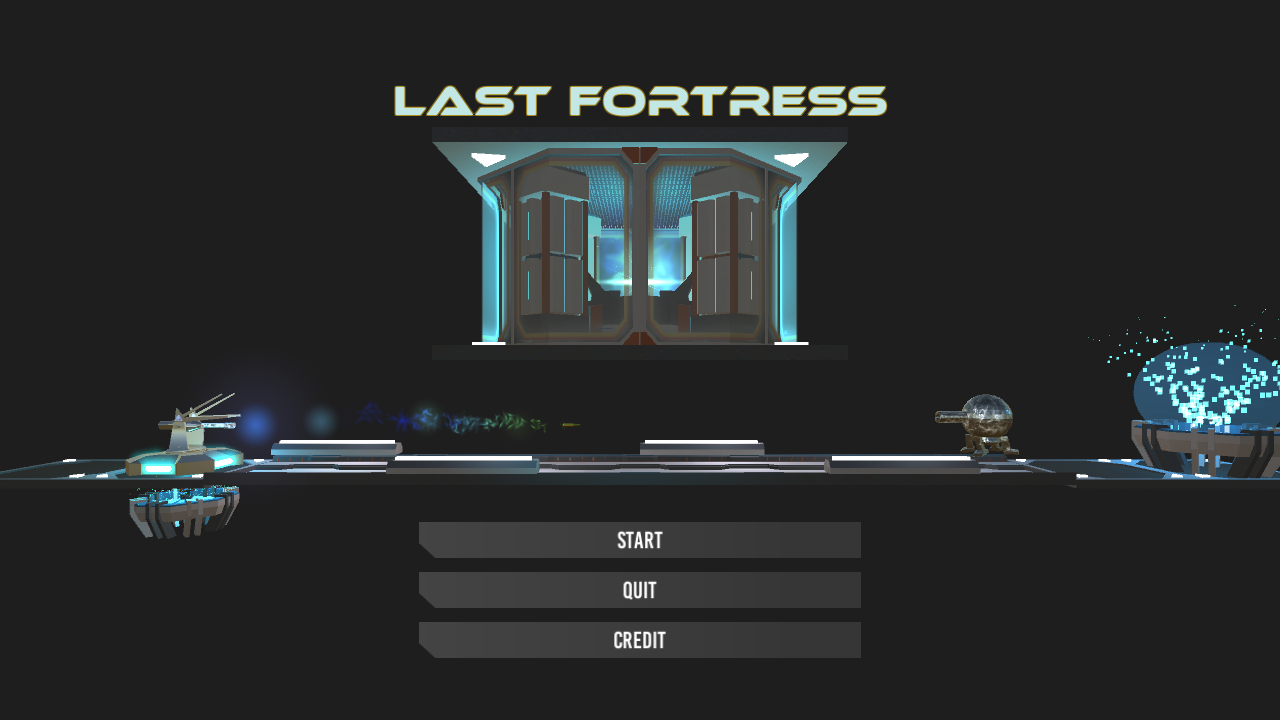Screen dimensions: 1280x720
Task: Click the glowing blue orb effect
Action: coord(253,420)
